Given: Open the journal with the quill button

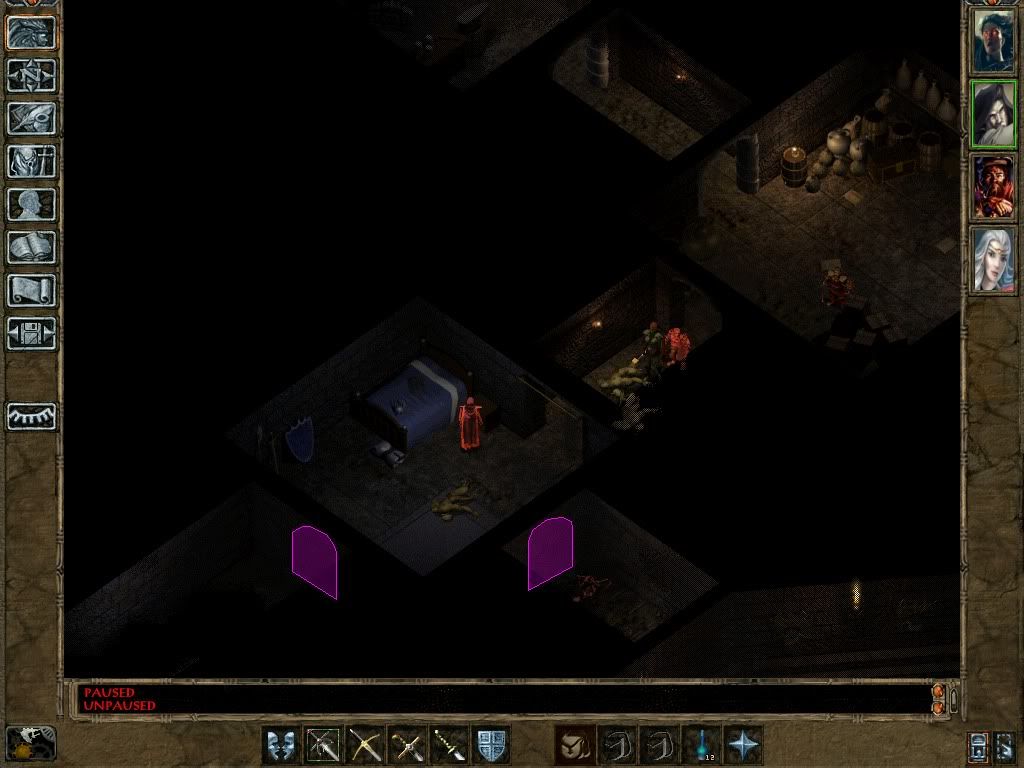Looking at the screenshot, I should point(32,118).
